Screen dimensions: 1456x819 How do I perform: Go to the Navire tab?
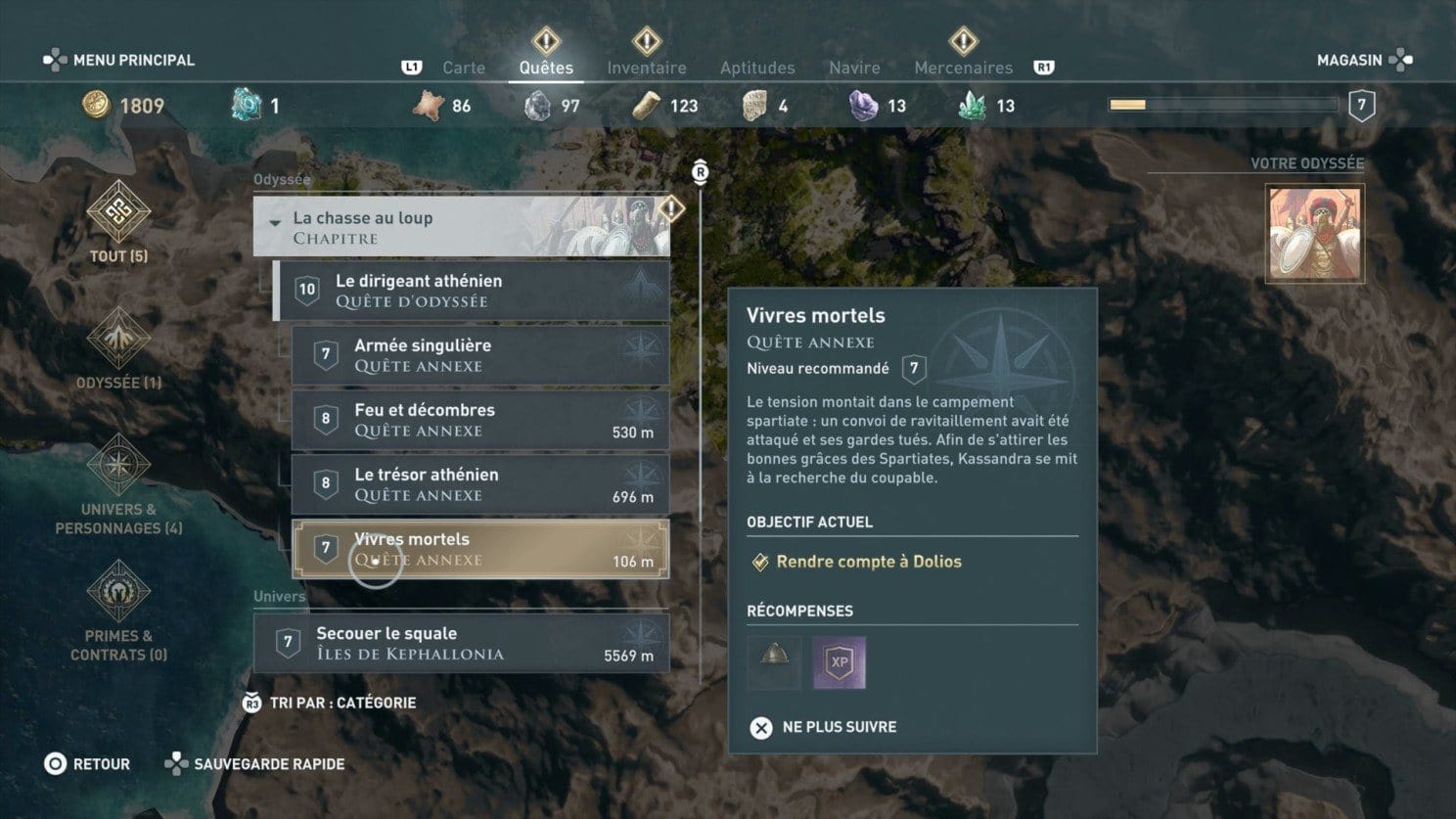tap(854, 68)
